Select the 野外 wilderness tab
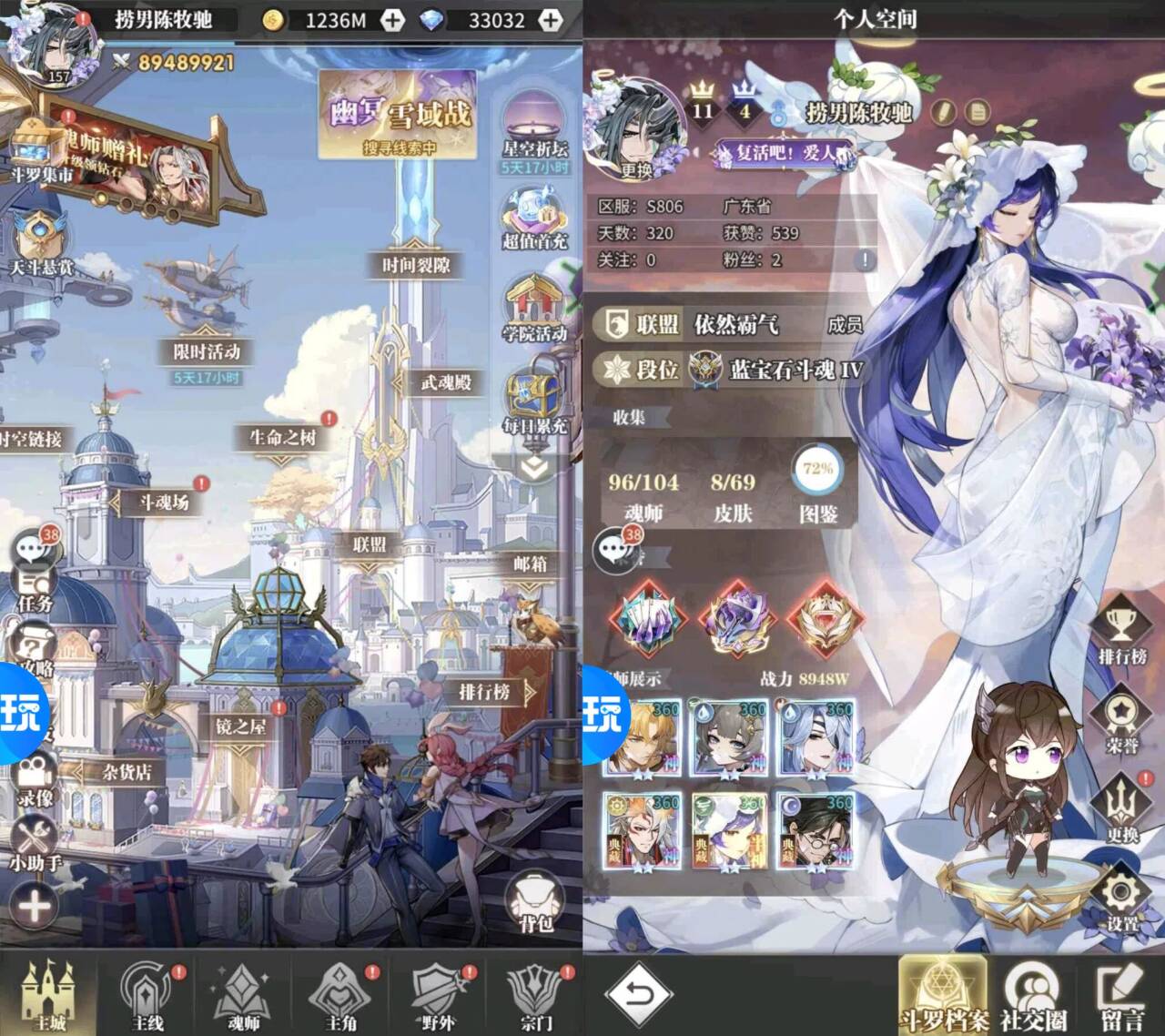Screen dimensions: 1165x1036 [438, 997]
